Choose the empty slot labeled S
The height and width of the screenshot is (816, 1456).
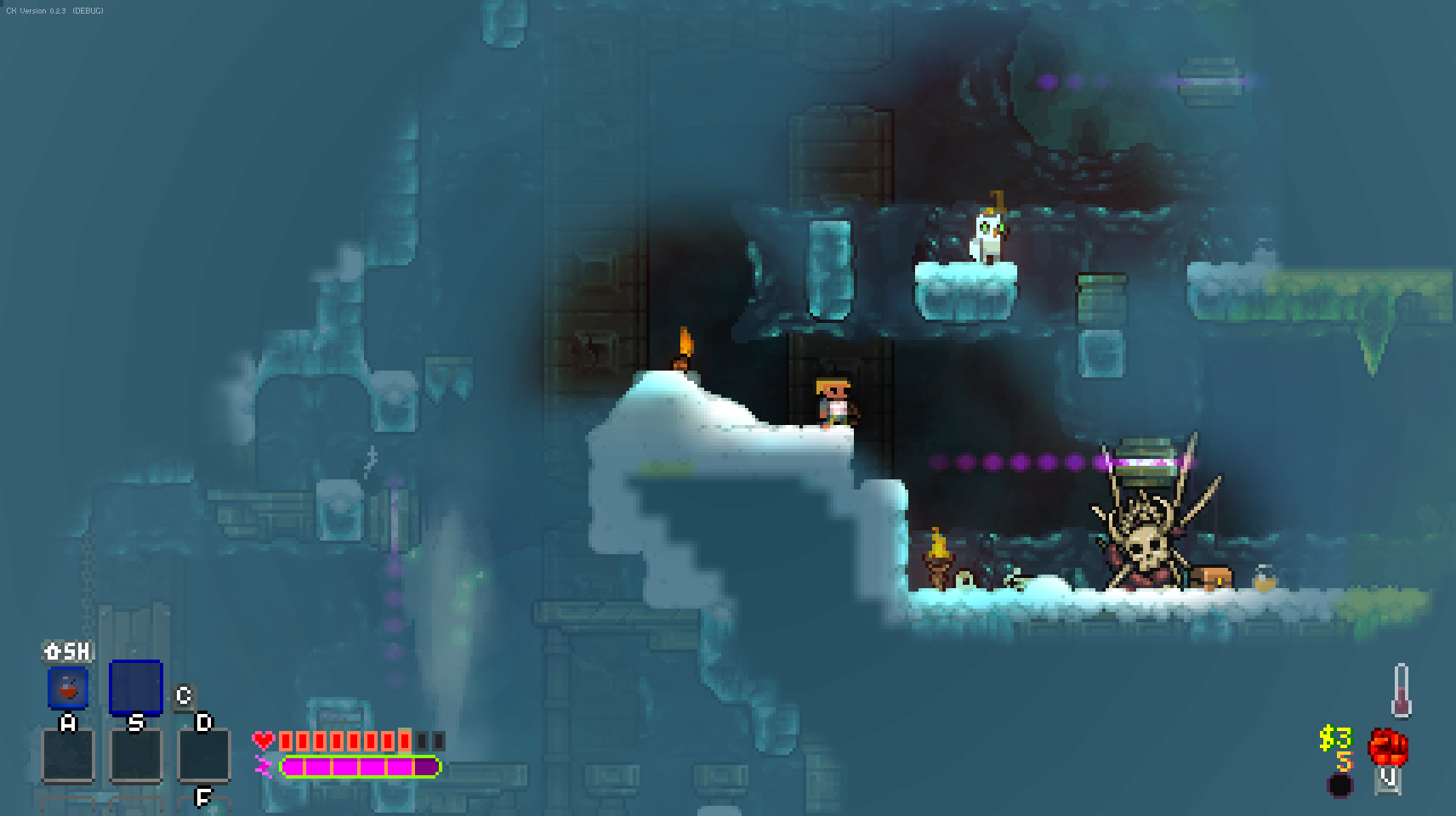point(136,755)
